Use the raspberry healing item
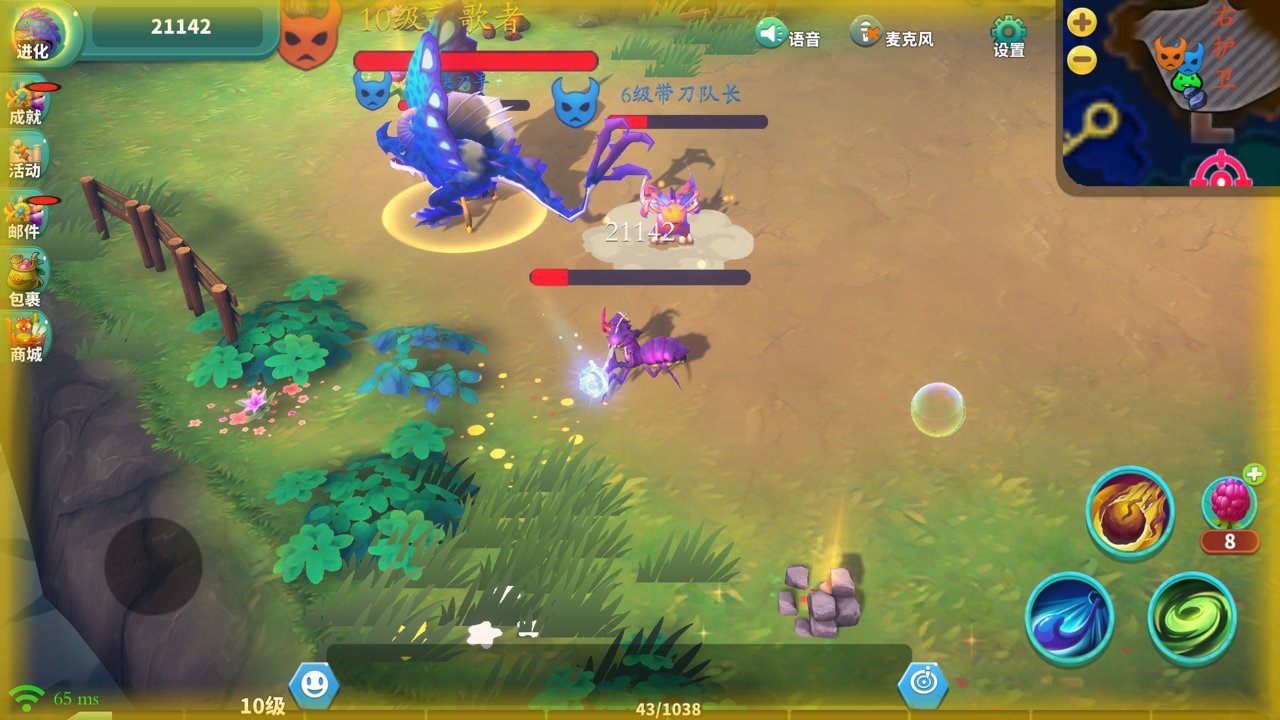Image resolution: width=1280 pixels, height=720 pixels. click(1229, 503)
